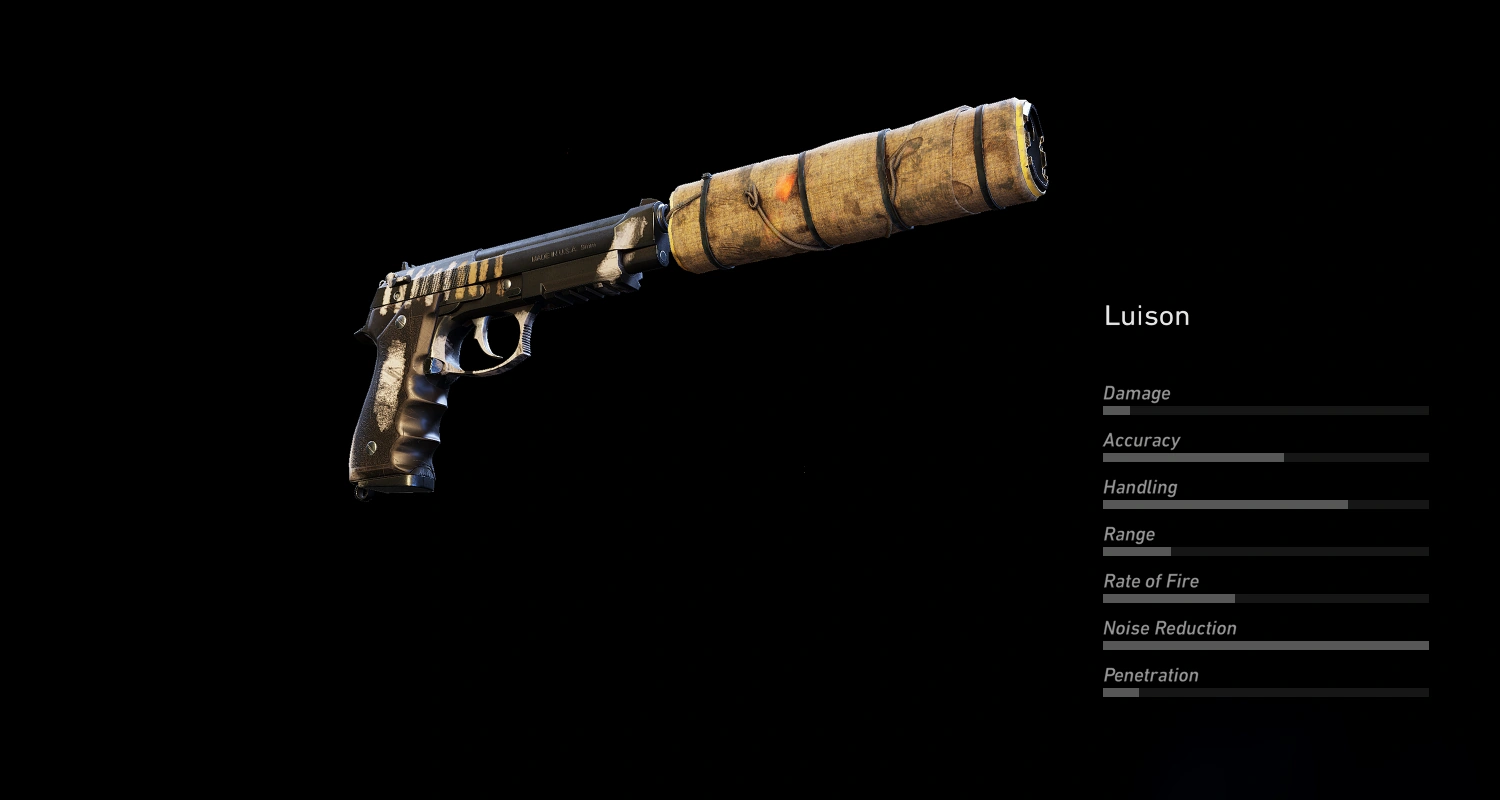This screenshot has width=1500, height=800.
Task: Click the Penetration label text
Action: tap(1150, 675)
